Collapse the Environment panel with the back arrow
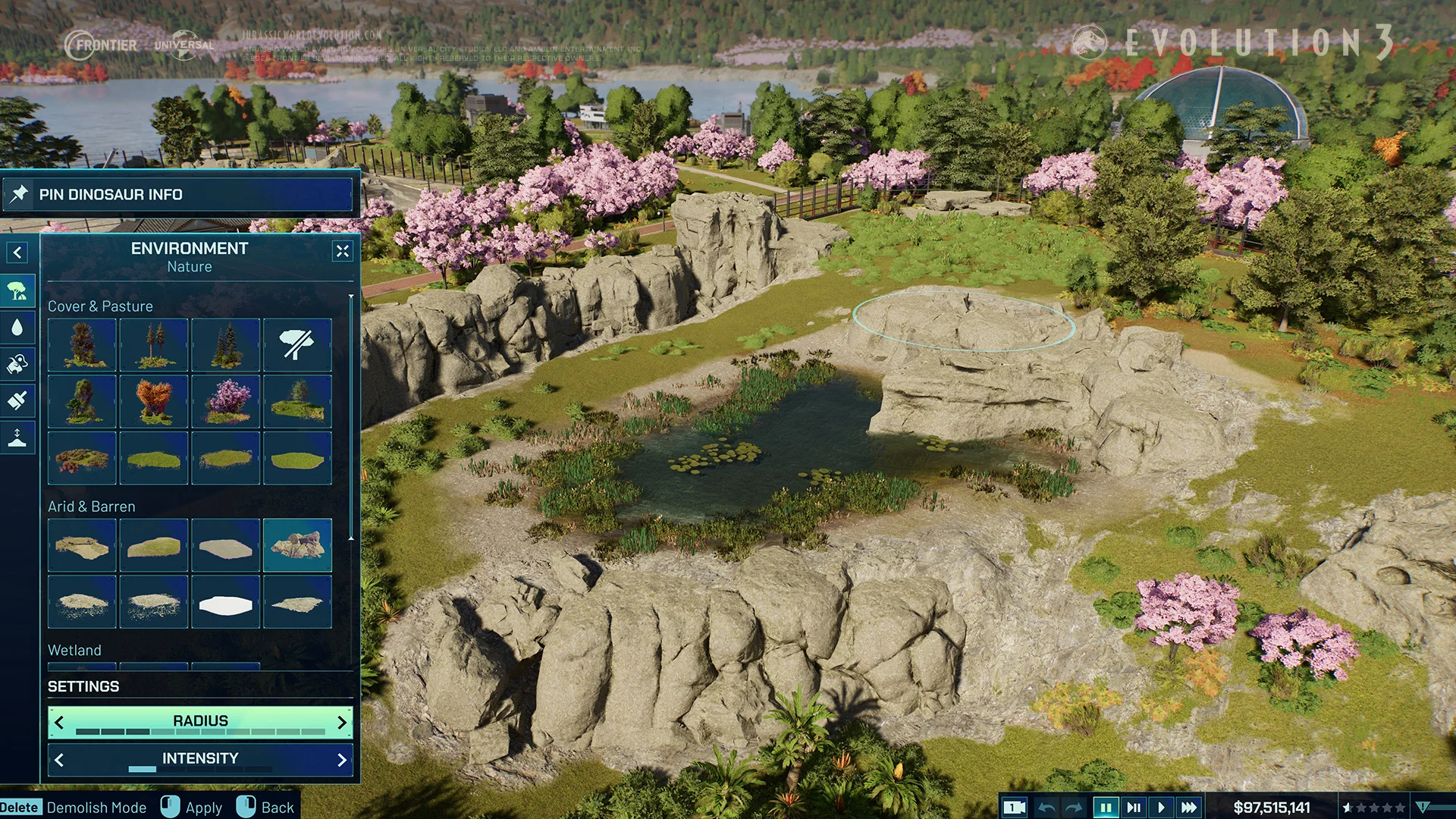The image size is (1456, 819). 17,253
